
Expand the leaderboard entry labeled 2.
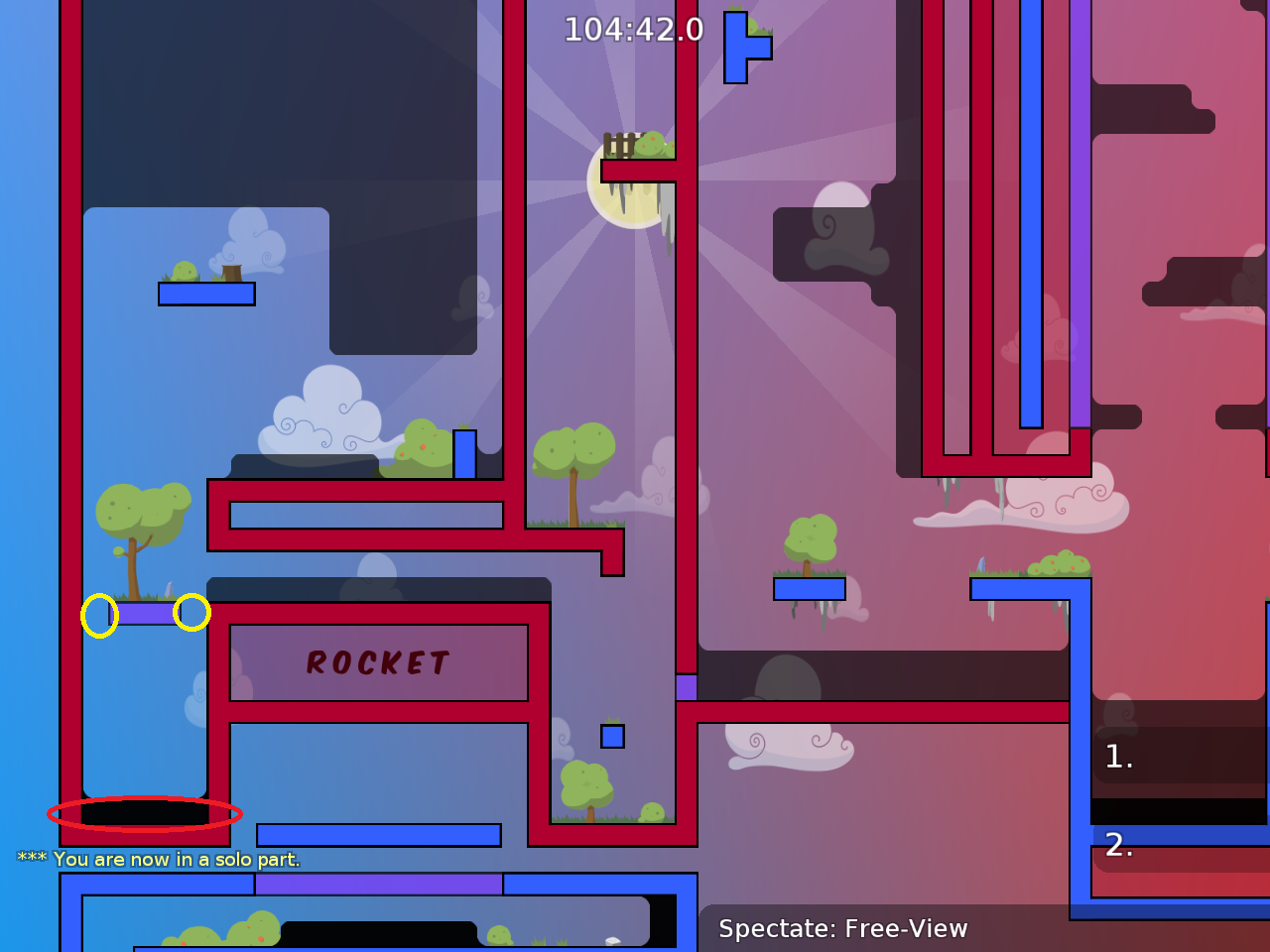(1120, 847)
